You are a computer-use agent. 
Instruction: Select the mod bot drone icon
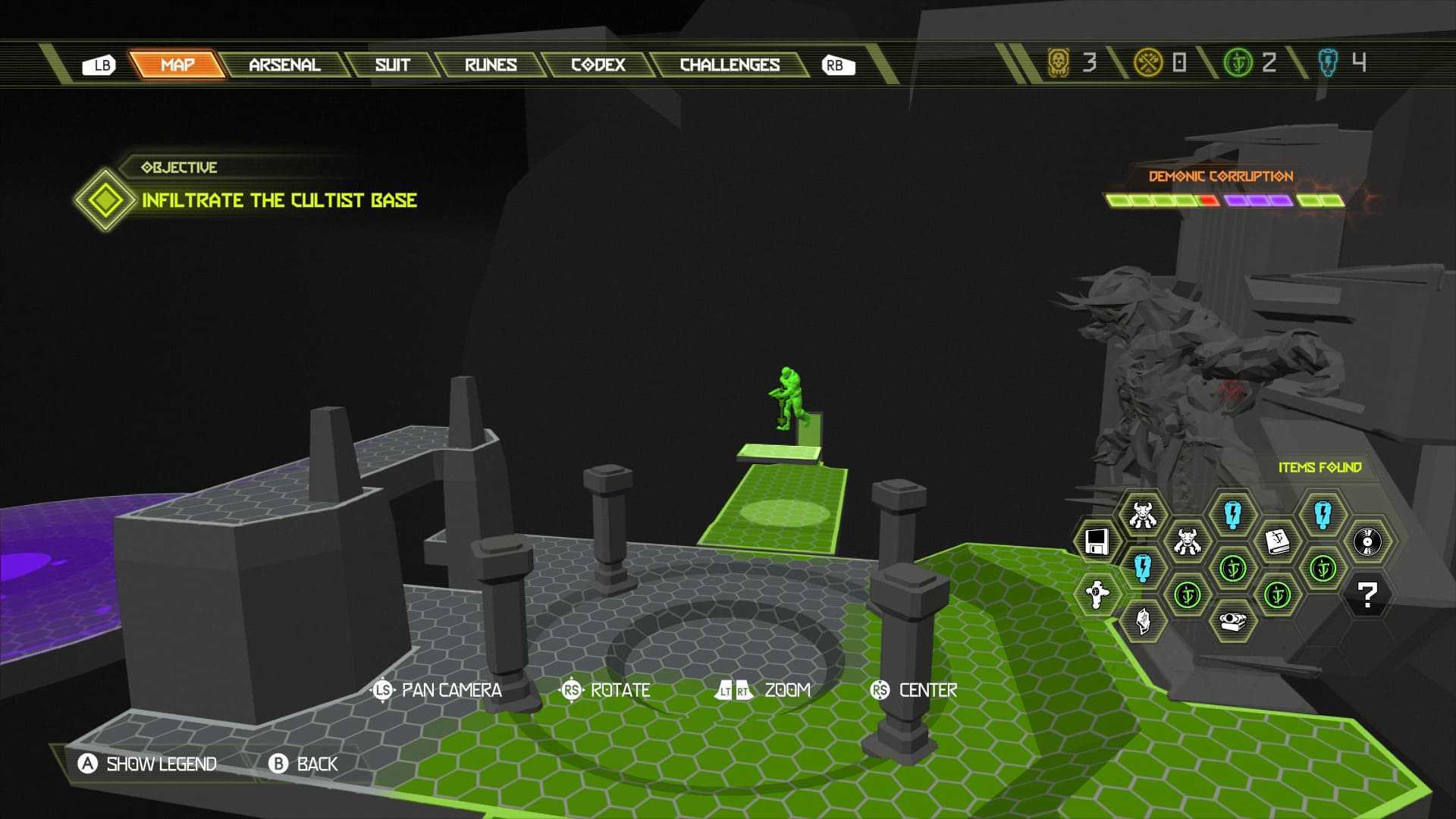click(1232, 621)
